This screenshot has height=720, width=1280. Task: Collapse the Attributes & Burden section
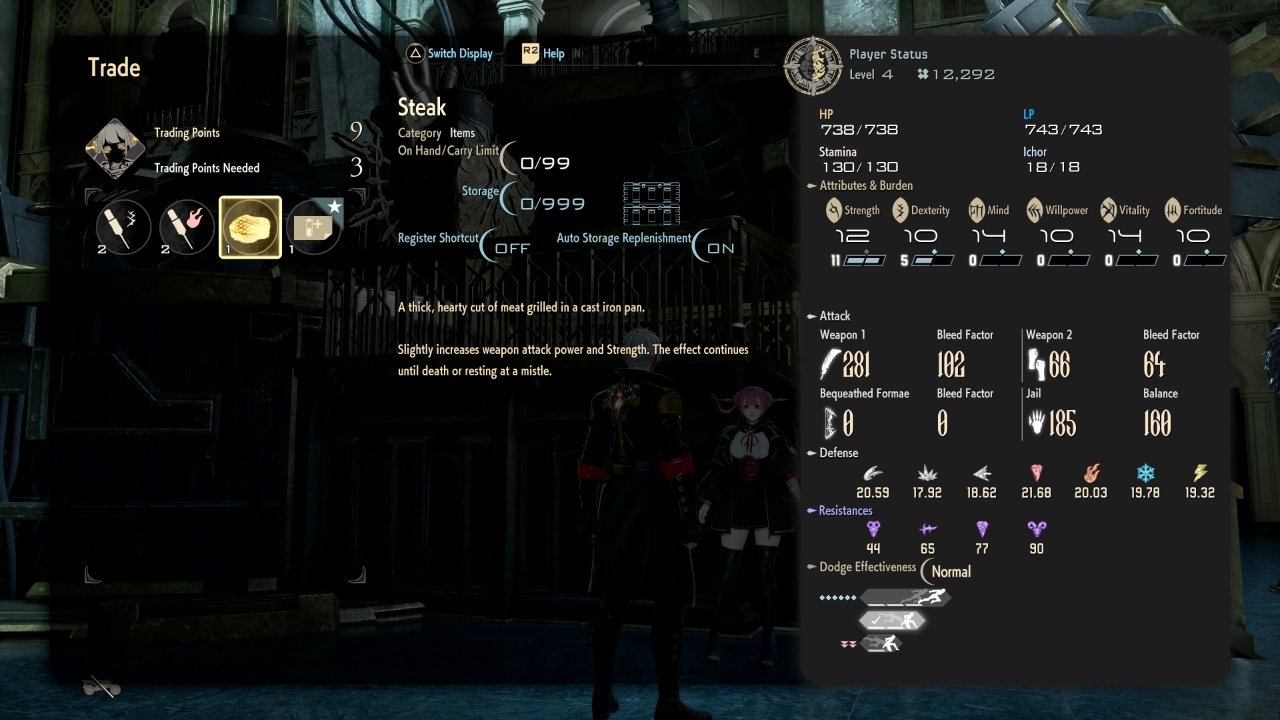812,186
